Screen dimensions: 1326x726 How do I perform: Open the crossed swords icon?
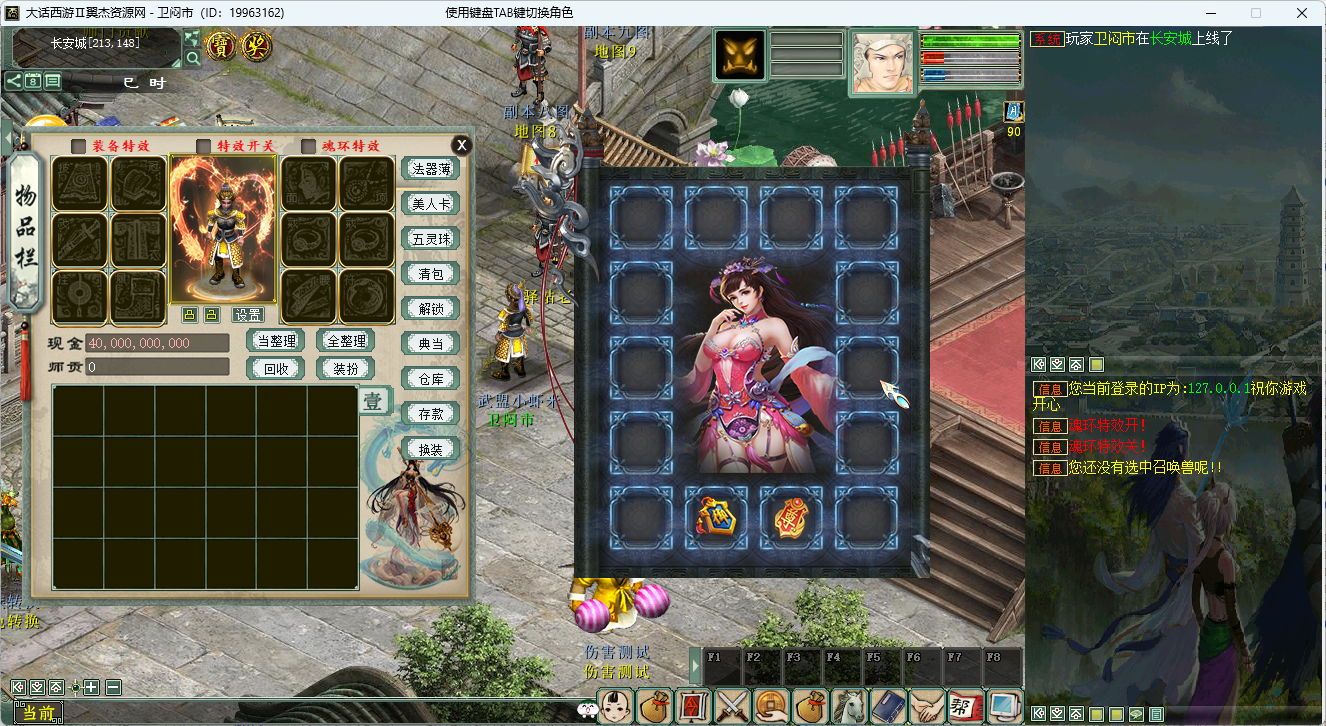732,706
